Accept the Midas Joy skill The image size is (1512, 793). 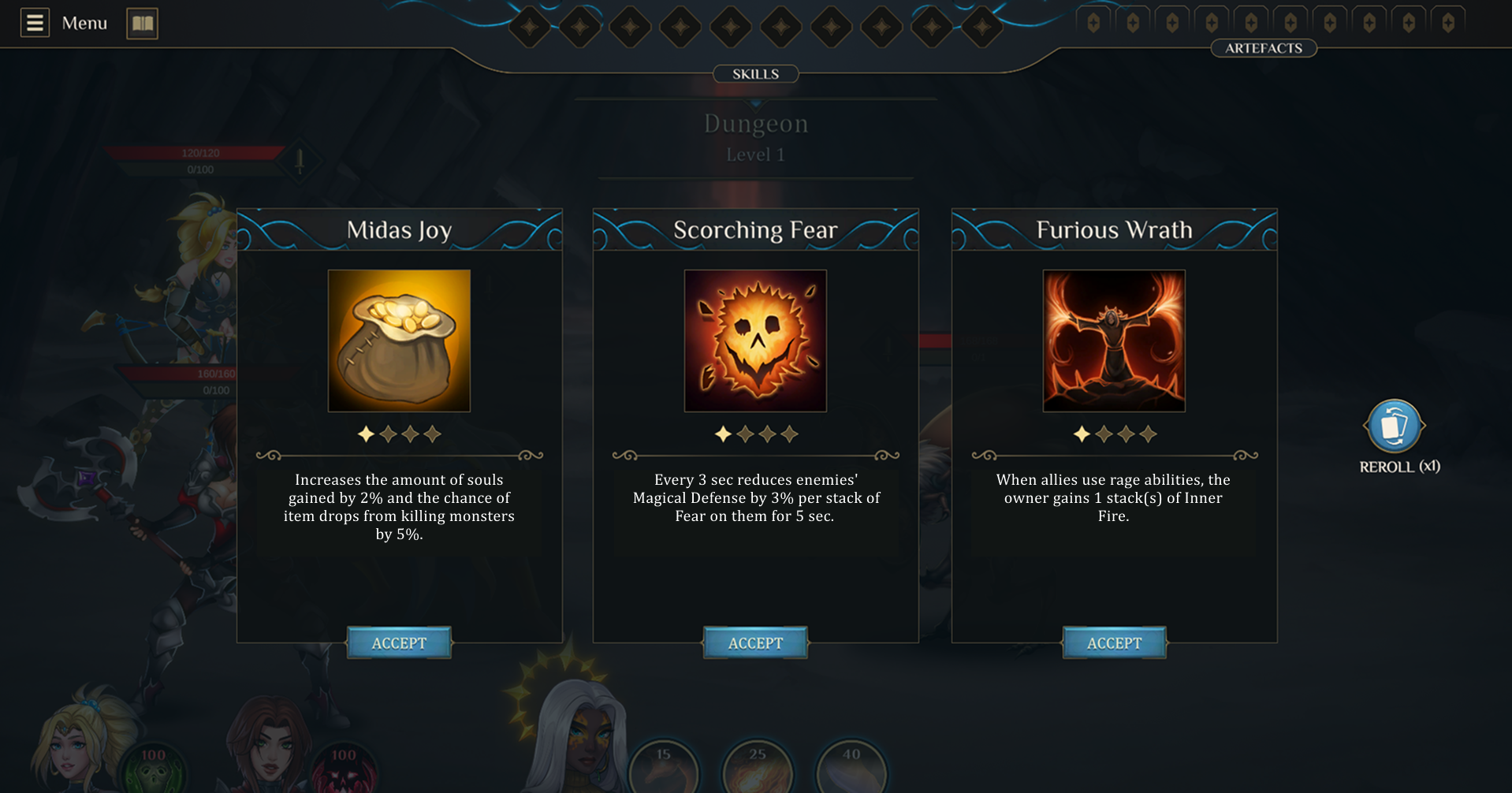tap(399, 643)
